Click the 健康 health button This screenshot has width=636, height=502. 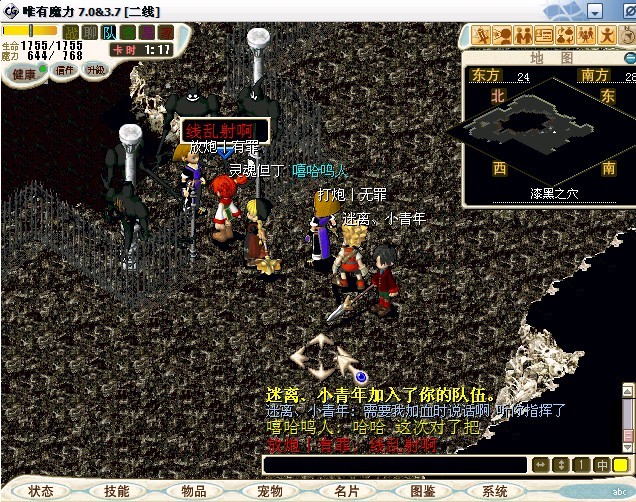point(25,73)
